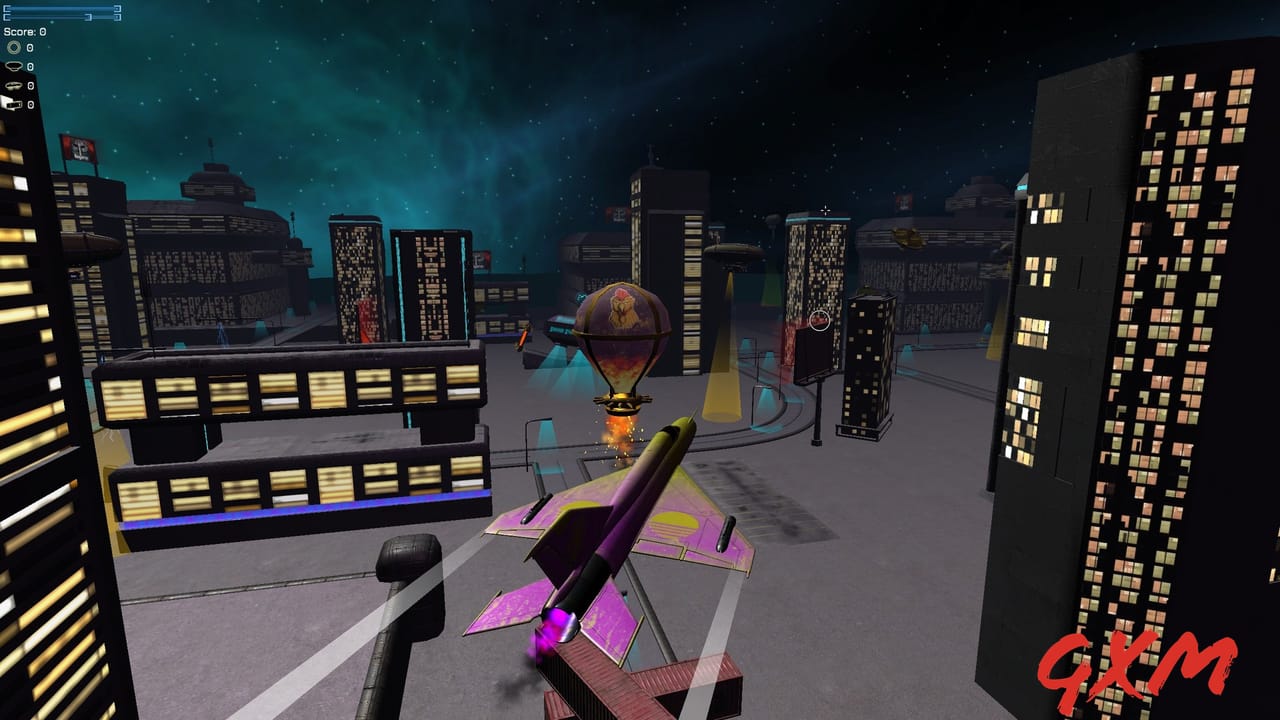Viewport: 1280px width, 720px height.
Task: Click the airship enemy counter icon
Action: click(x=14, y=85)
